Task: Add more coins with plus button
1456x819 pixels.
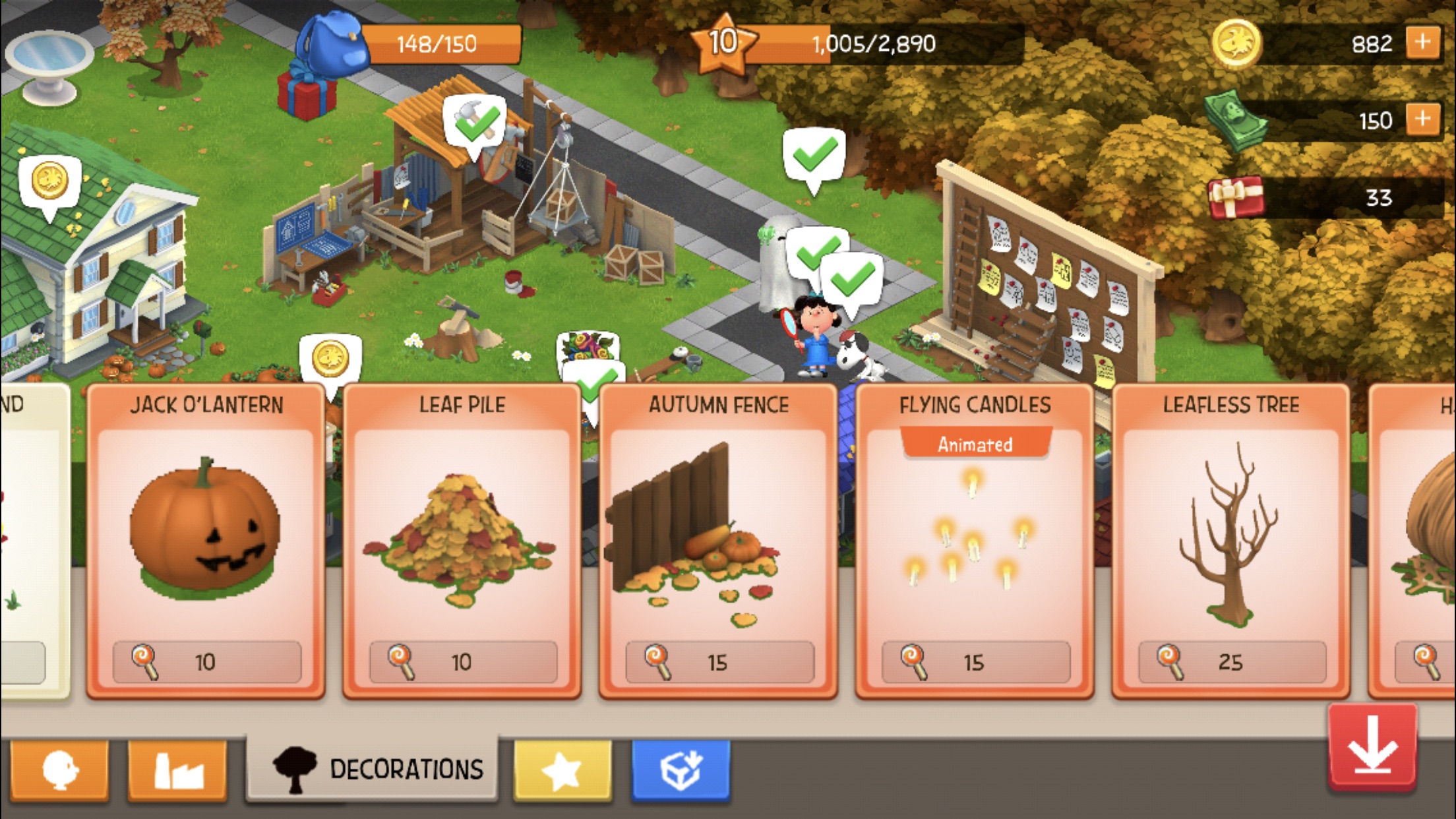Action: (x=1423, y=44)
